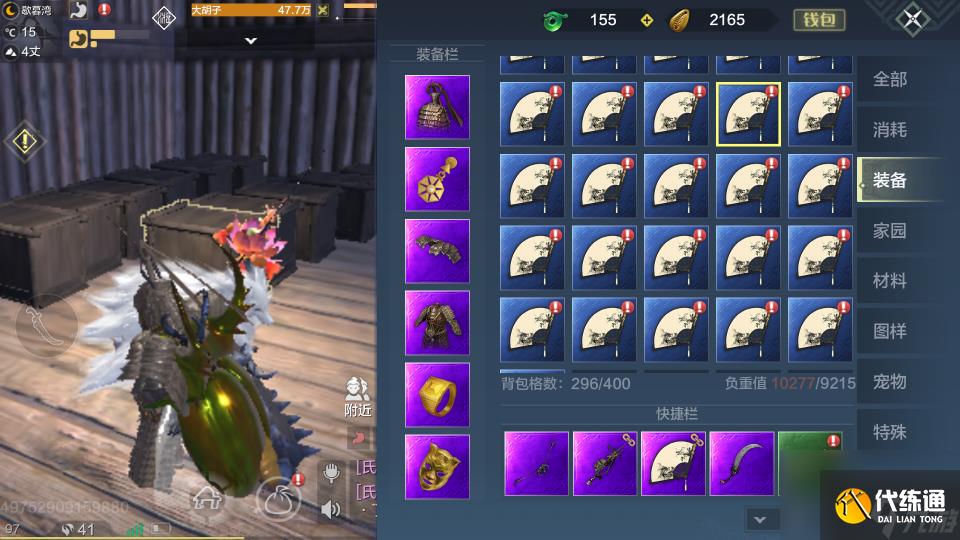Viewport: 960px width, 540px height.
Task: Select the 装备 category tab
Action: [x=889, y=180]
